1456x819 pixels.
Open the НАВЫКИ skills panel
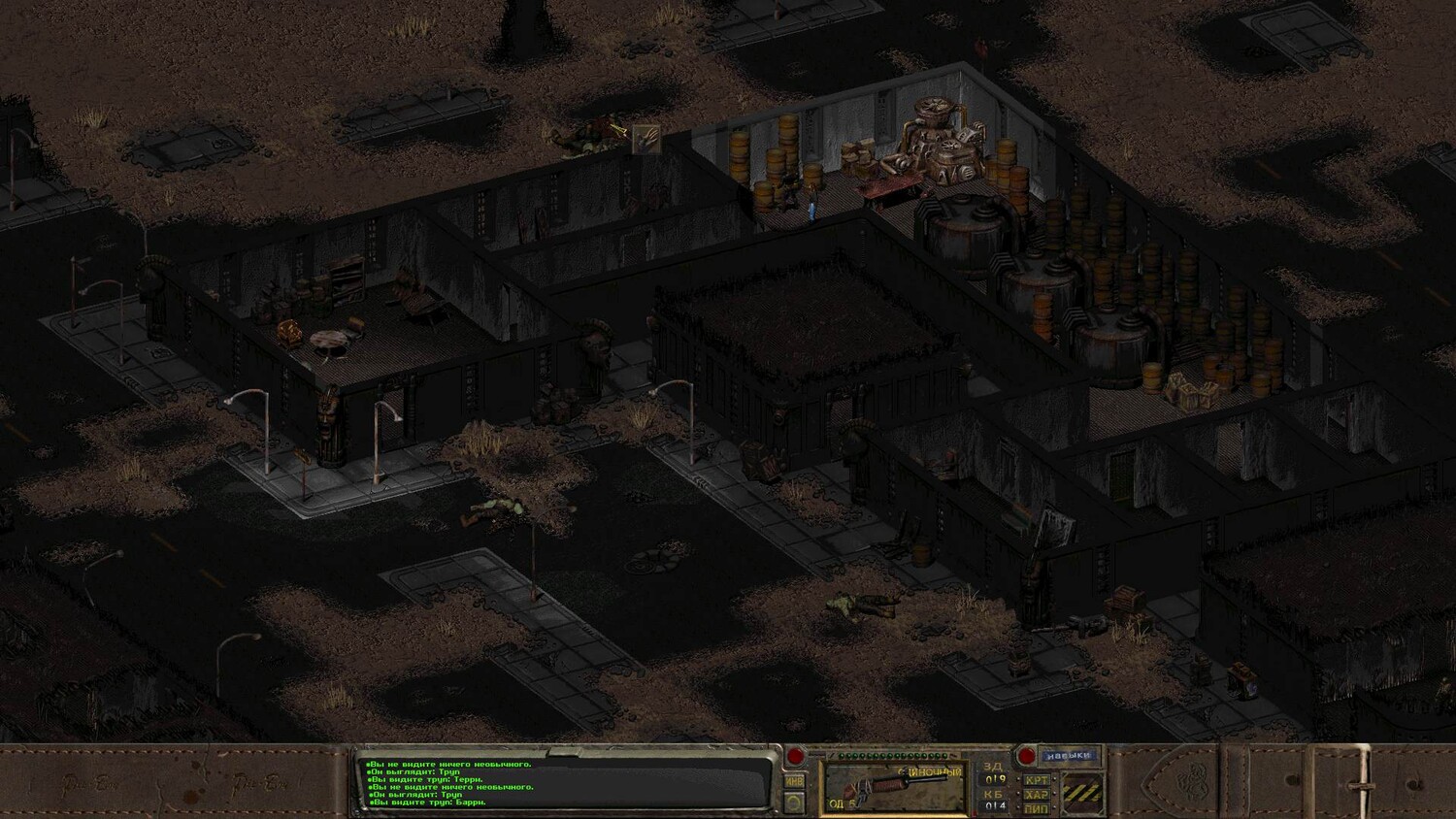coord(1069,755)
